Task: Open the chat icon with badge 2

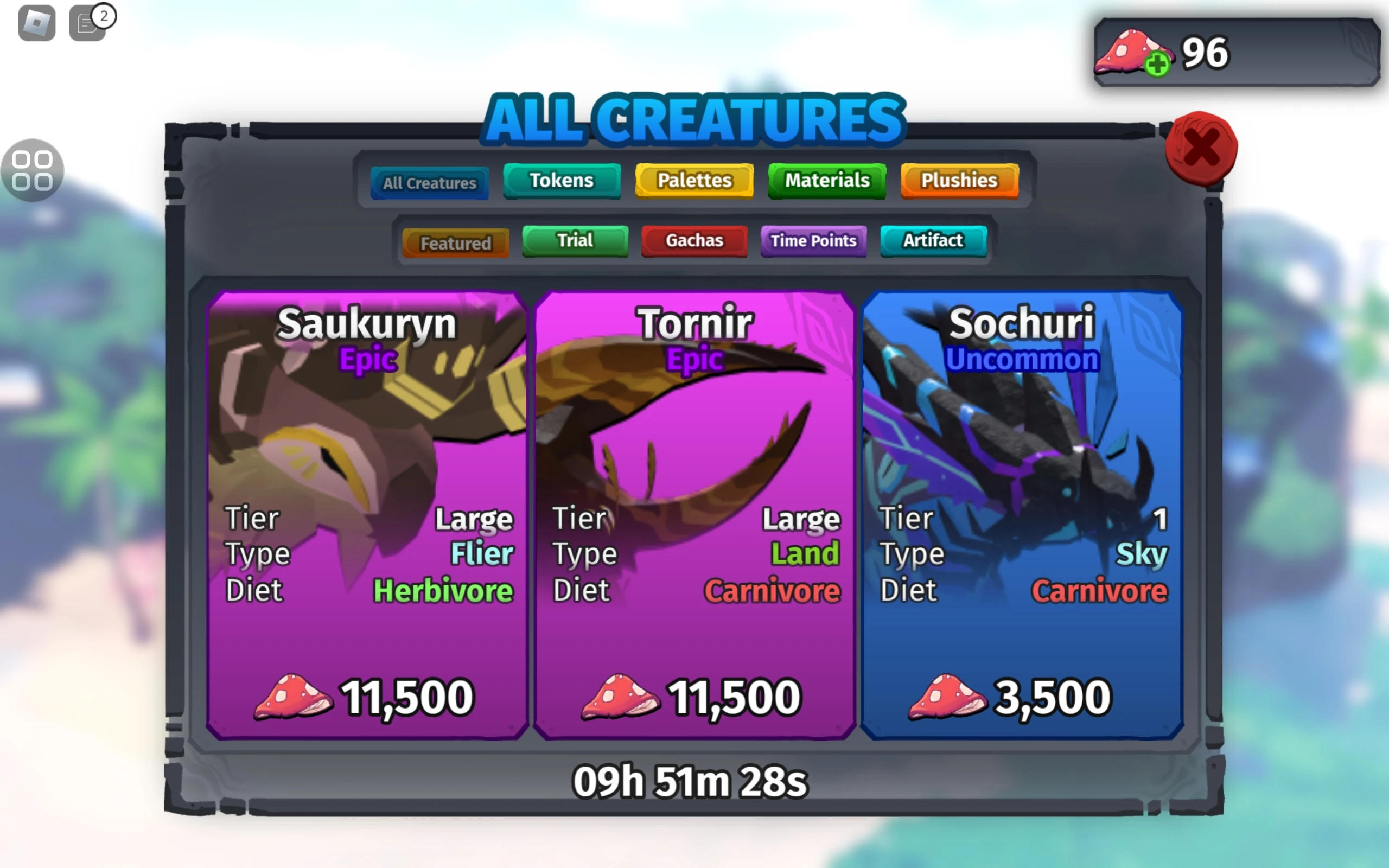Action: [87, 24]
